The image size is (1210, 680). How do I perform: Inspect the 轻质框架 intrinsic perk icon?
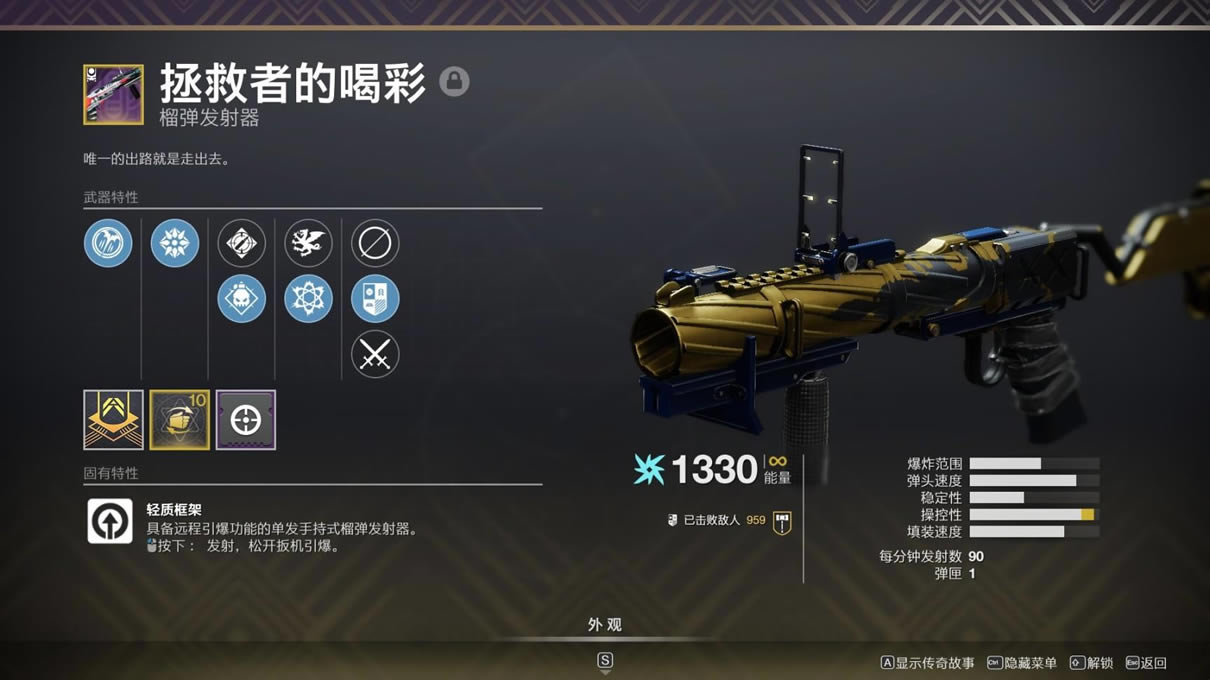[x=110, y=521]
